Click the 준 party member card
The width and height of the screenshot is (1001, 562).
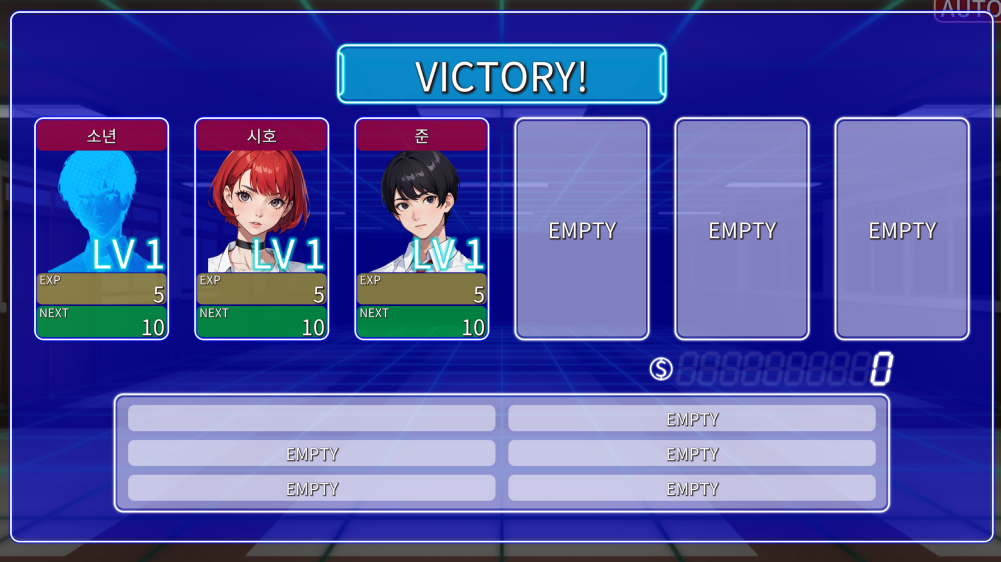(x=422, y=228)
